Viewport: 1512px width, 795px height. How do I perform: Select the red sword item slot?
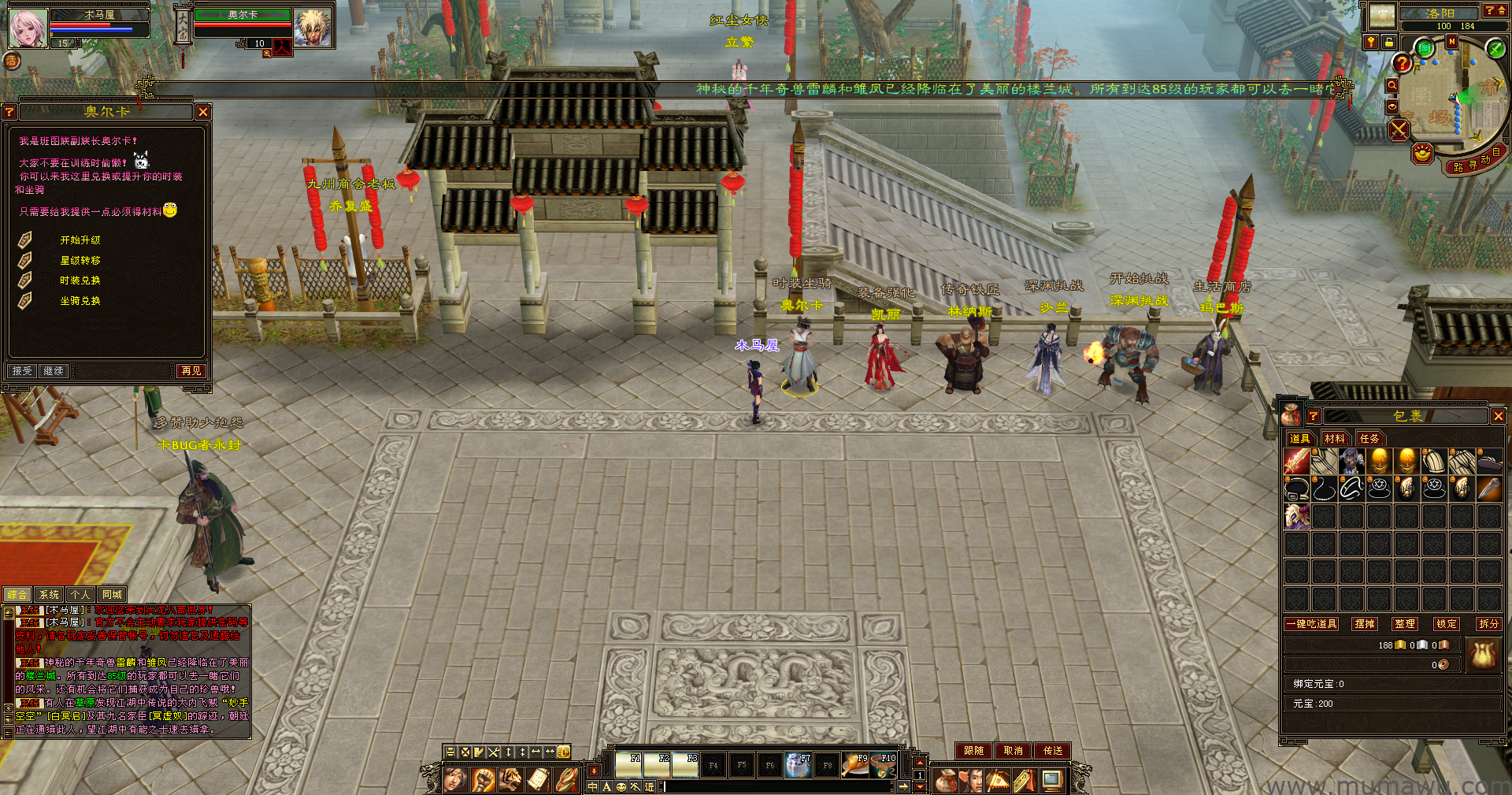click(x=1296, y=462)
